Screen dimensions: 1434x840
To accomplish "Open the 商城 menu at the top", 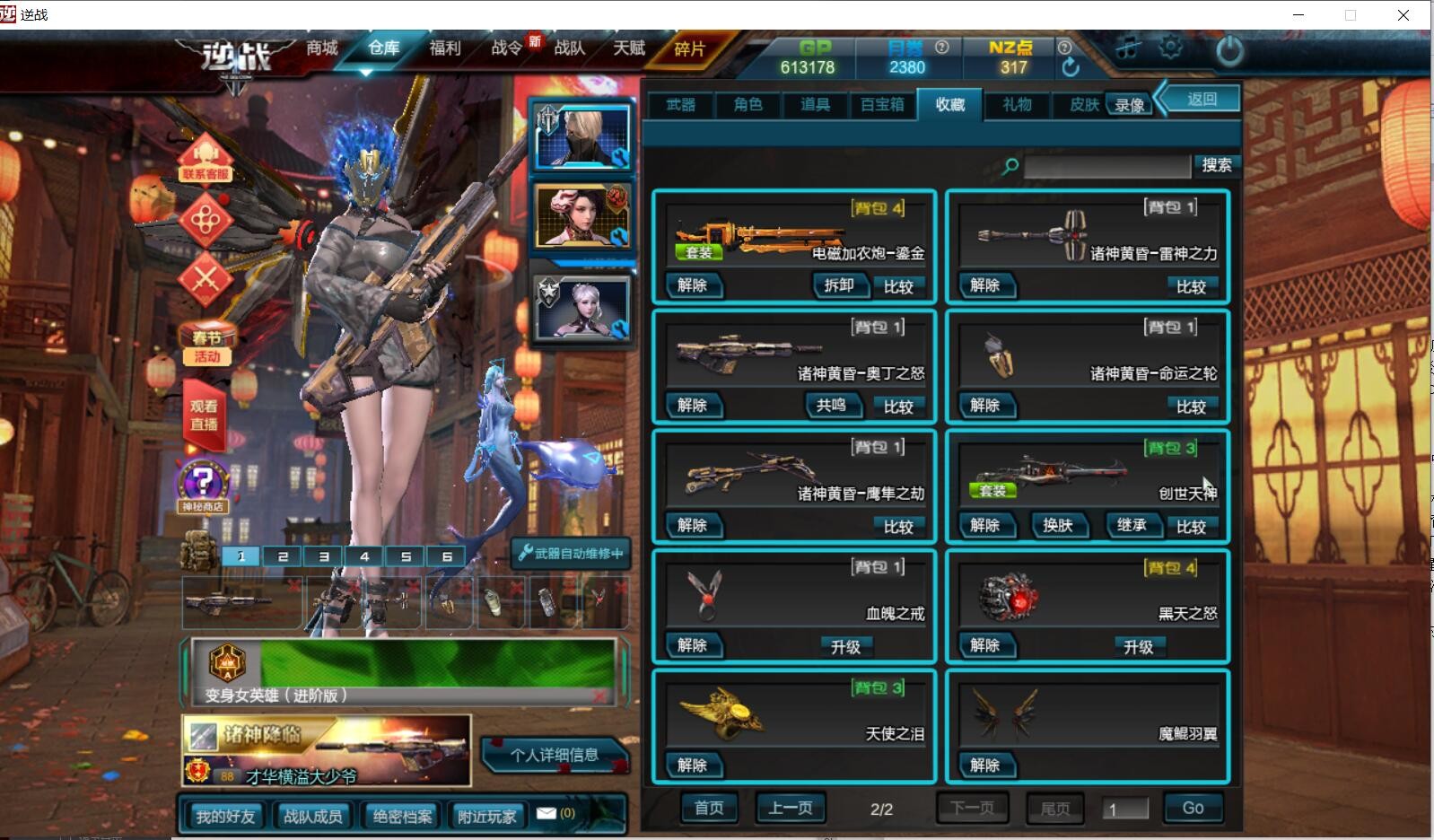I will point(320,48).
